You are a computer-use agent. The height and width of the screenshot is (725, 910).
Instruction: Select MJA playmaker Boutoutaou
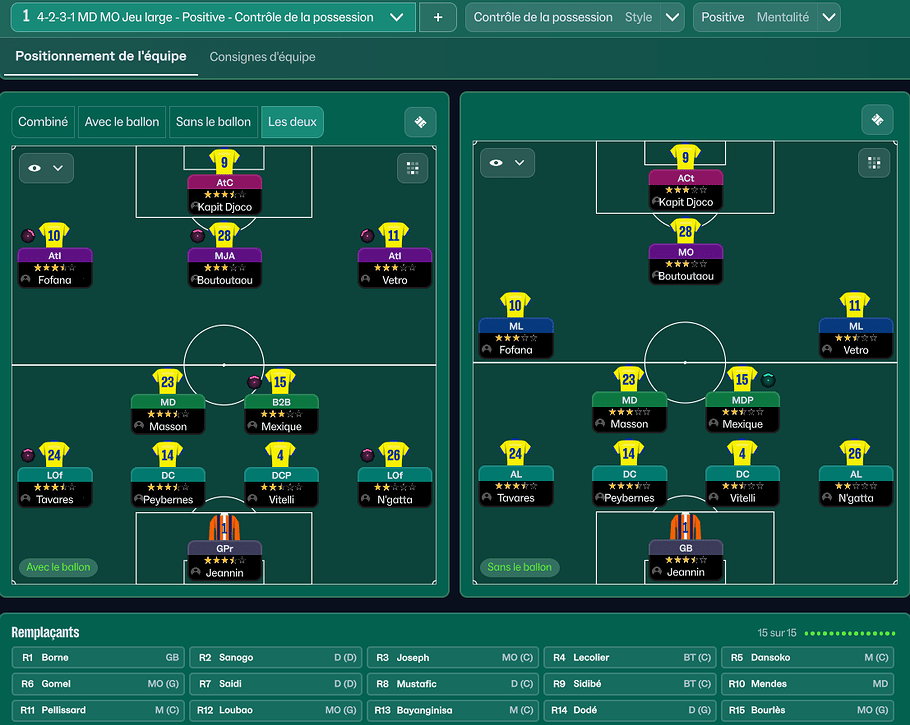pos(224,267)
